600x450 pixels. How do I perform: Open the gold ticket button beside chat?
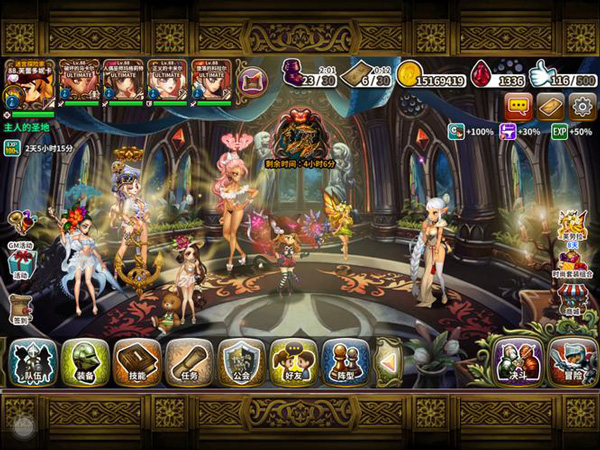551,106
